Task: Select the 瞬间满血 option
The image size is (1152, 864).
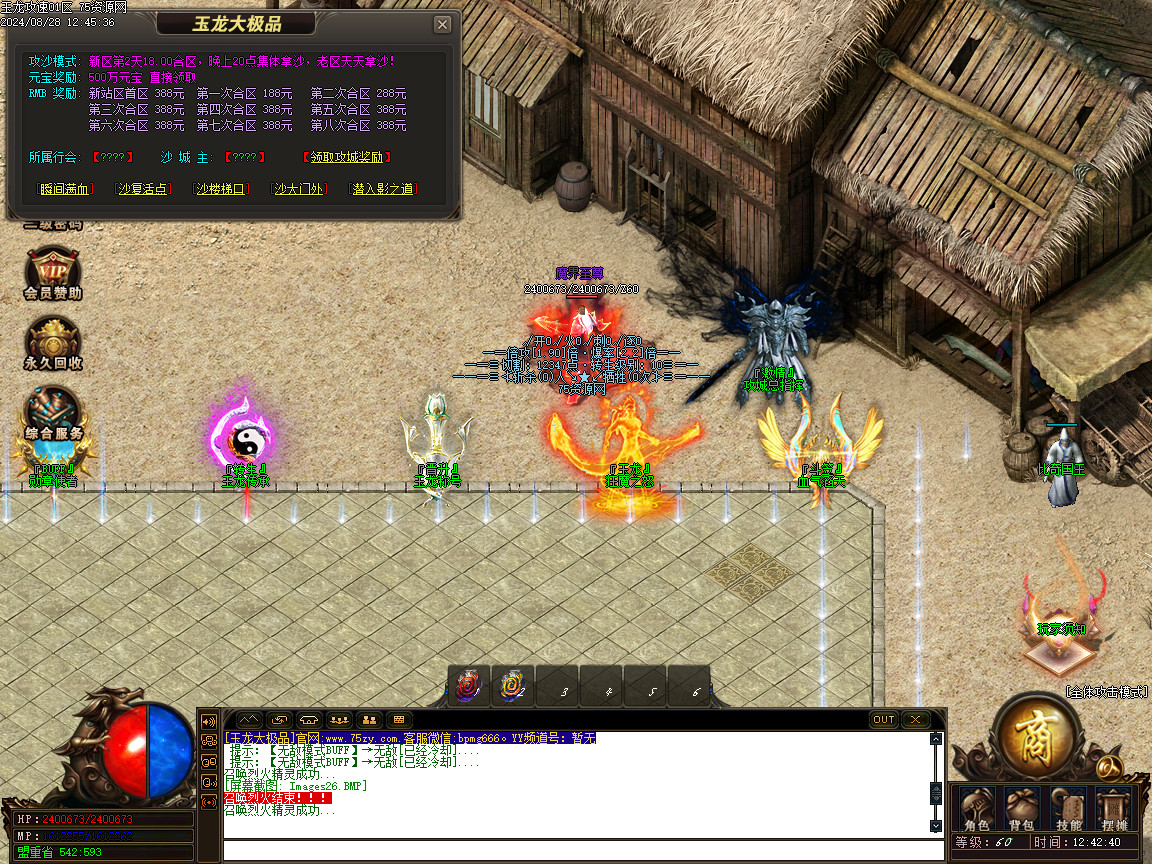Action: pos(64,188)
